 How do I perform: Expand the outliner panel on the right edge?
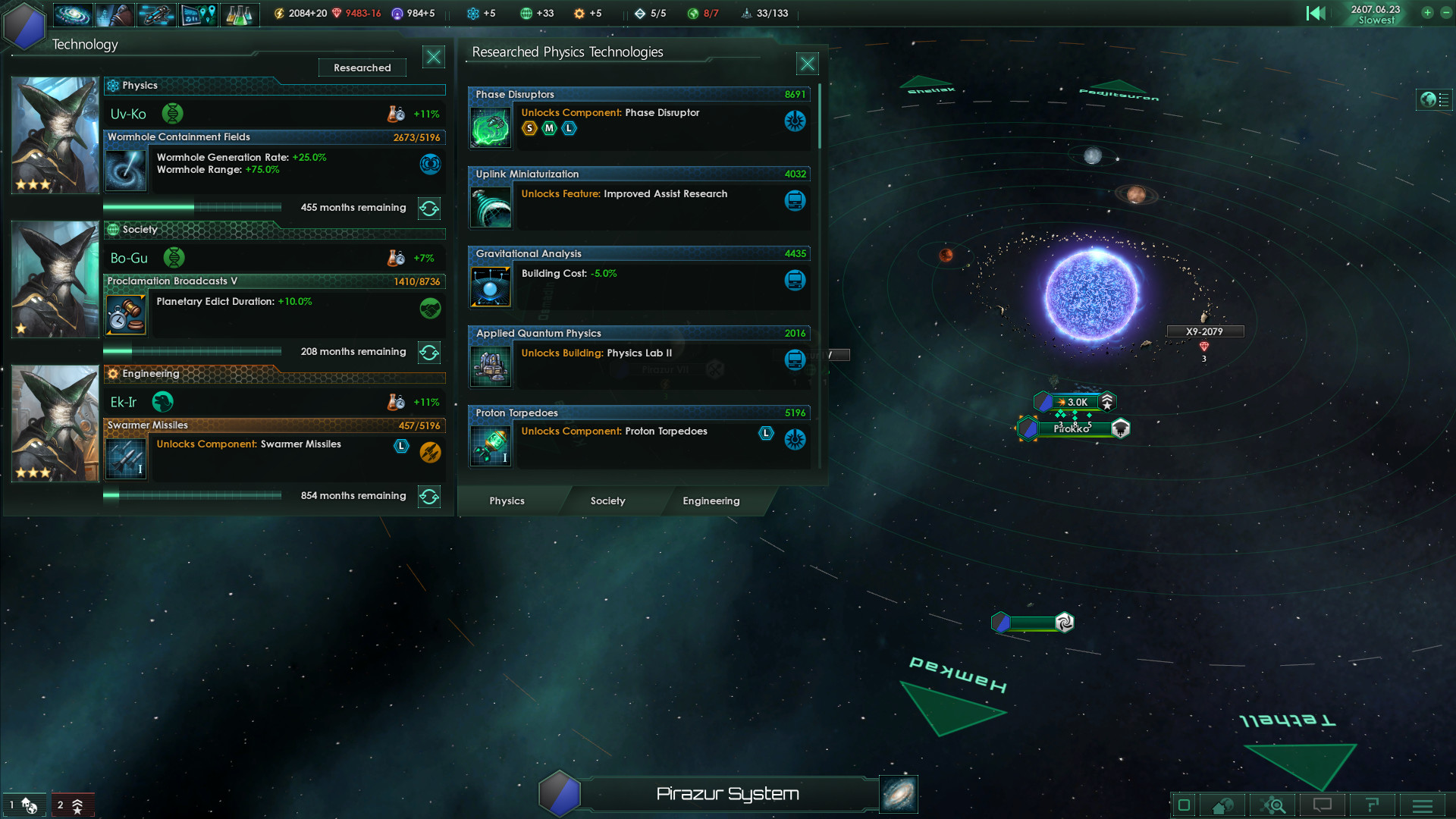click(1434, 99)
